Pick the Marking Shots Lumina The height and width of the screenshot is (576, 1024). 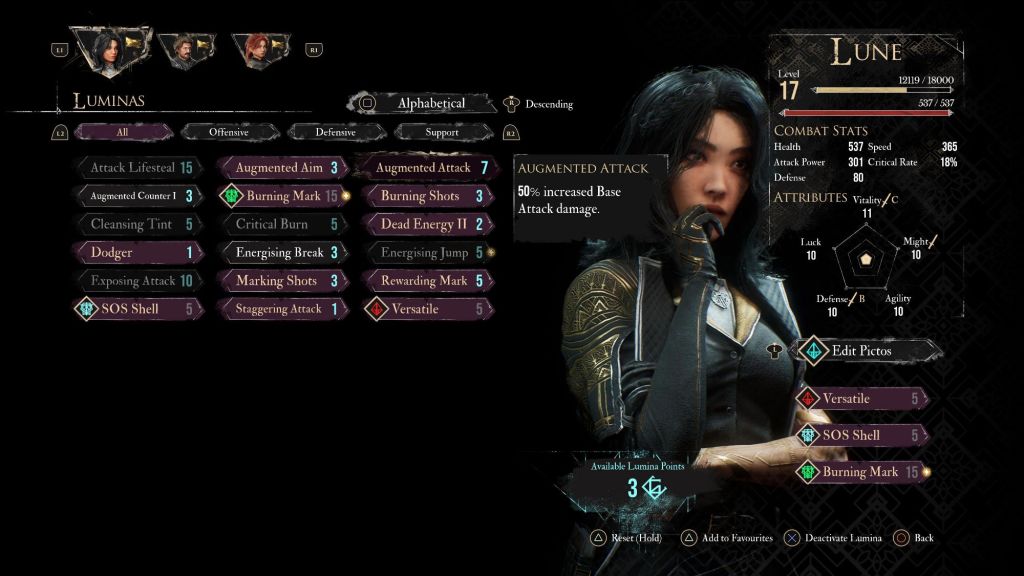point(282,281)
